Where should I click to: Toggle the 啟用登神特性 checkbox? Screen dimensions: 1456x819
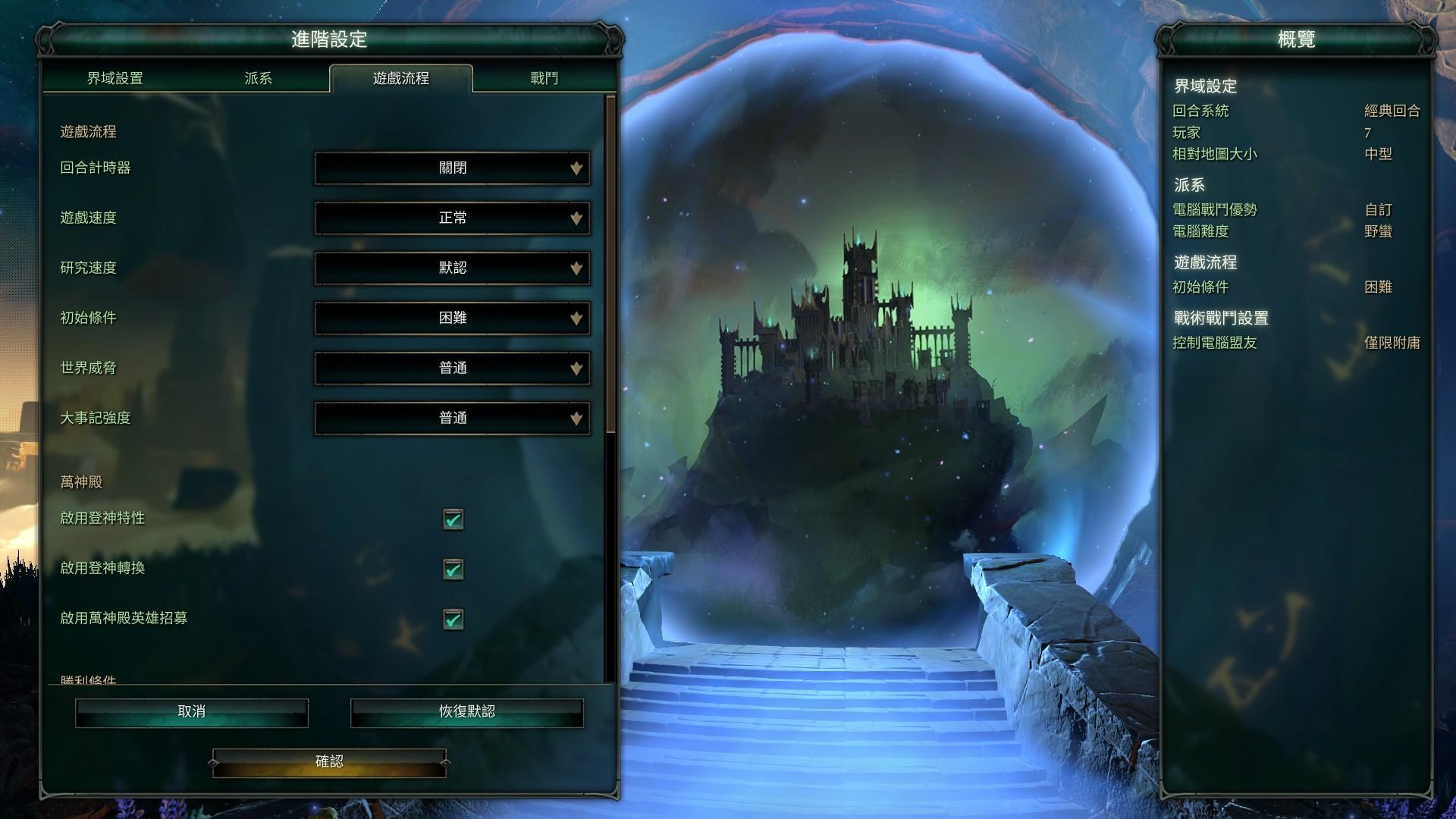pyautogui.click(x=453, y=519)
